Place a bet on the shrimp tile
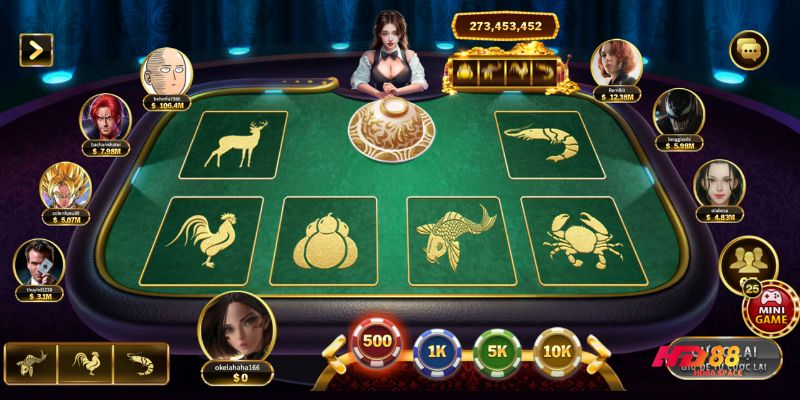The image size is (800, 400). [x=549, y=144]
